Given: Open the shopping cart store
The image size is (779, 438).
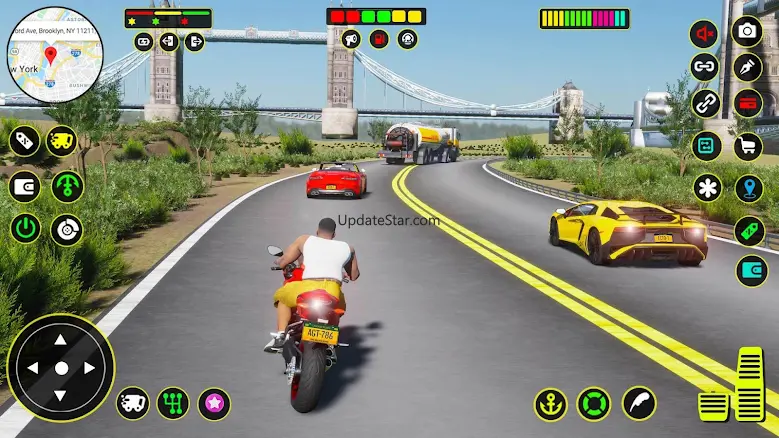Looking at the screenshot, I should point(747,146).
